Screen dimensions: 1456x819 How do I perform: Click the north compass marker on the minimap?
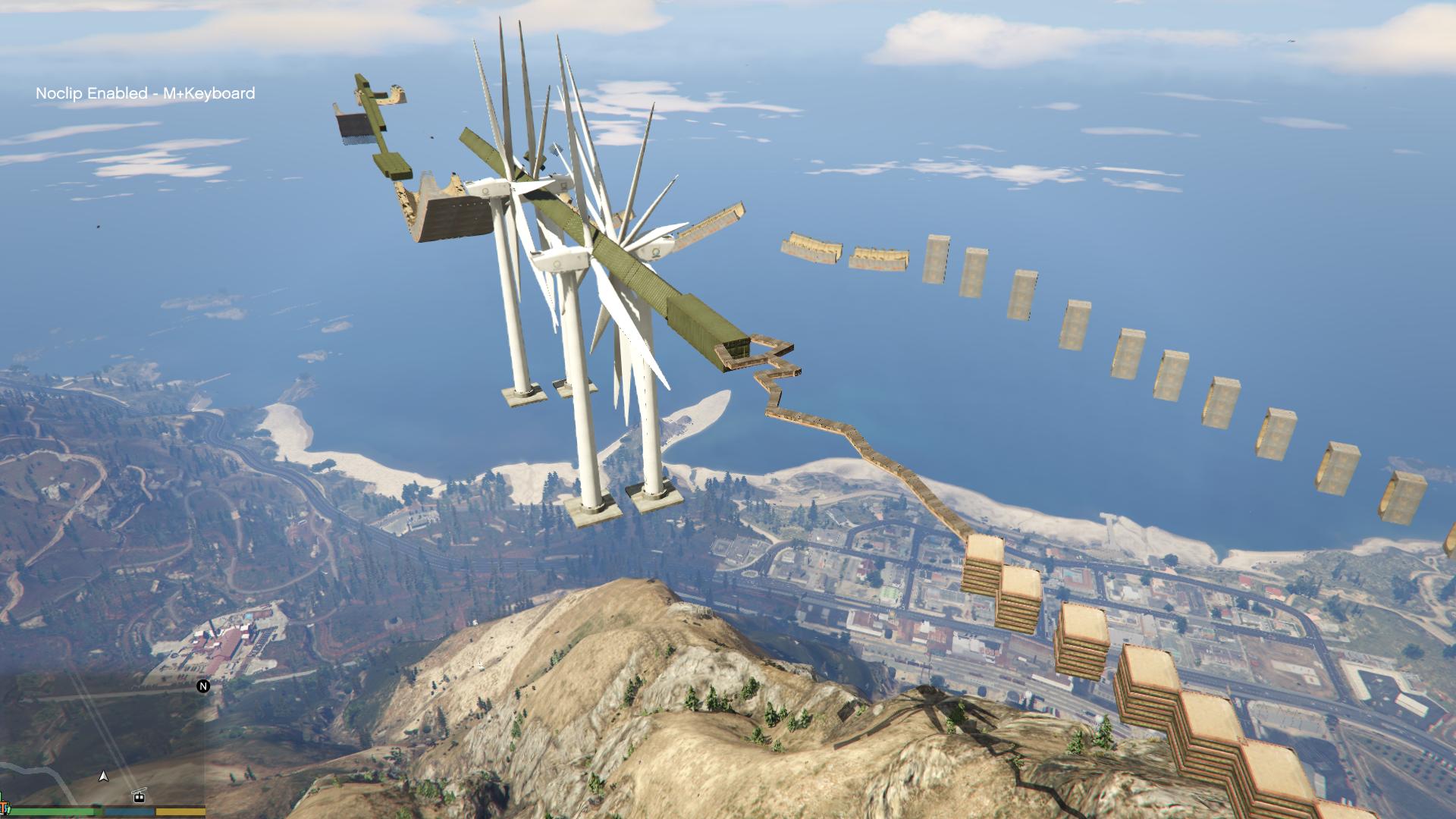[203, 686]
